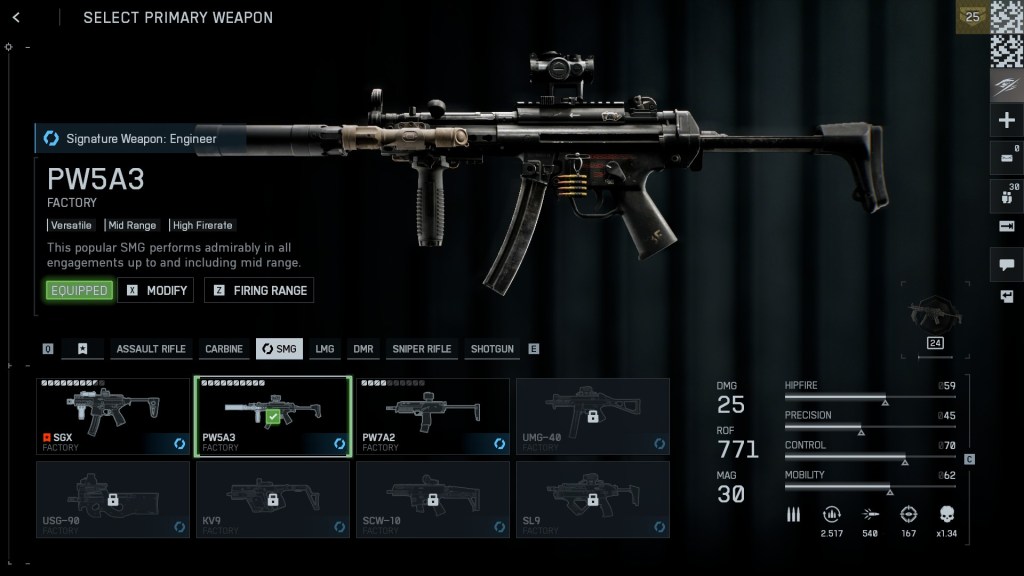Click the locked KV9 weapon tile
The height and width of the screenshot is (576, 1024).
pyautogui.click(x=273, y=499)
